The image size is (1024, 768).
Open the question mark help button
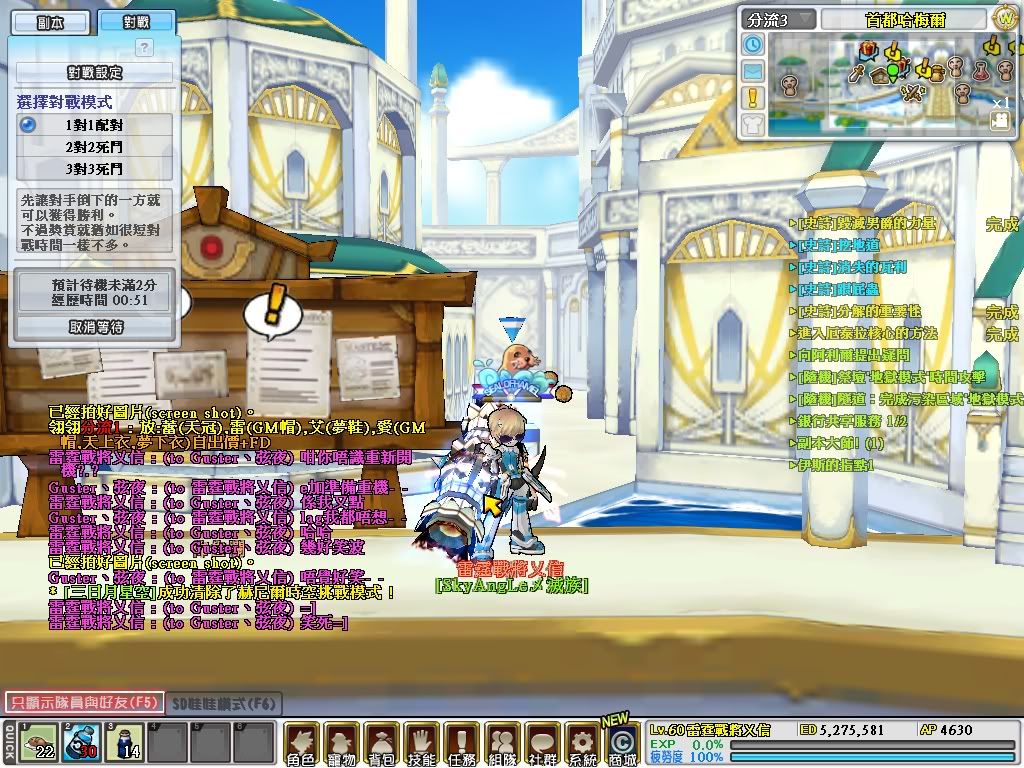click(x=144, y=47)
